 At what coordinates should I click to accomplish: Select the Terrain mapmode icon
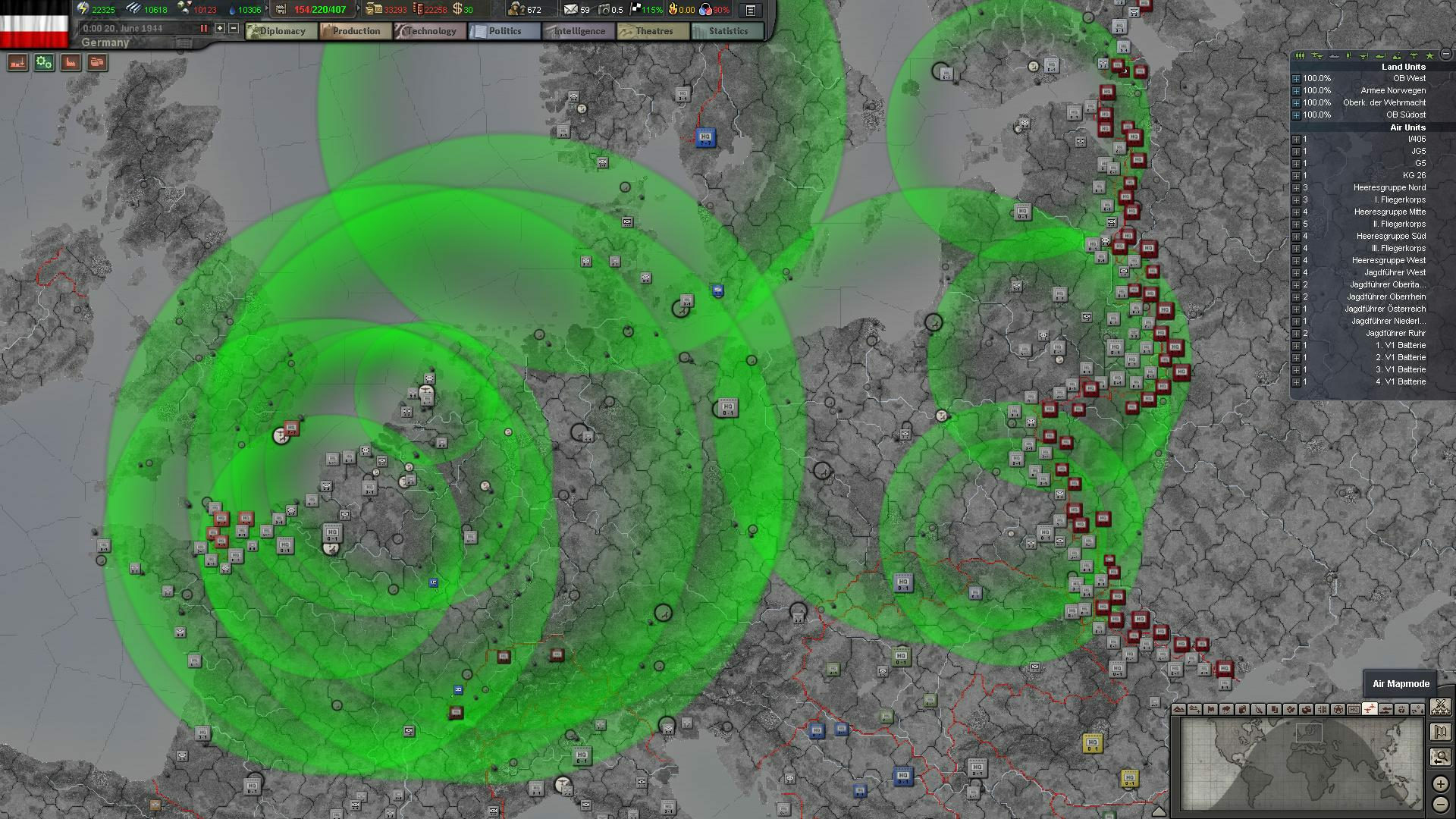tap(1178, 711)
